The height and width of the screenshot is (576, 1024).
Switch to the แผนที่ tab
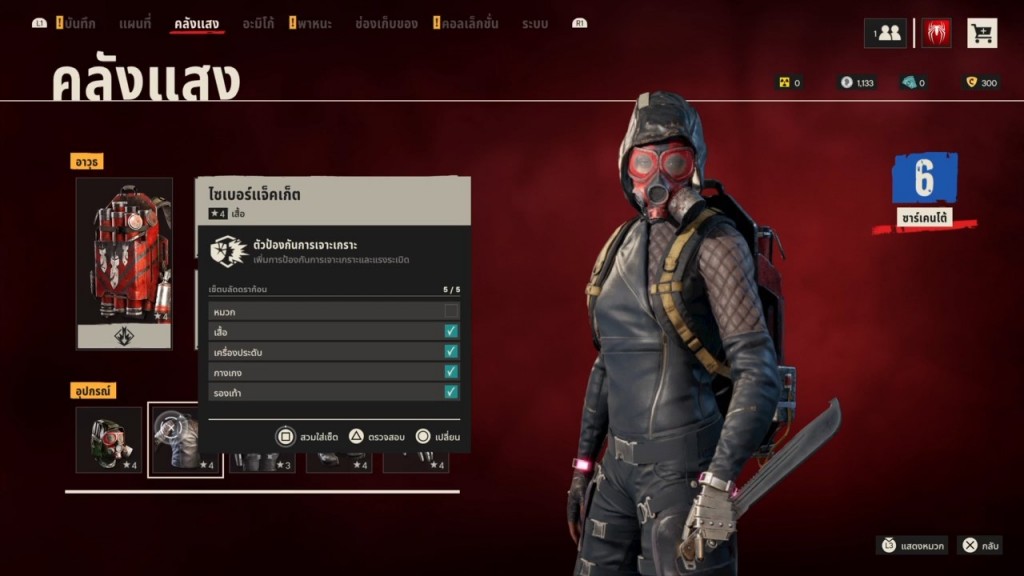point(135,23)
